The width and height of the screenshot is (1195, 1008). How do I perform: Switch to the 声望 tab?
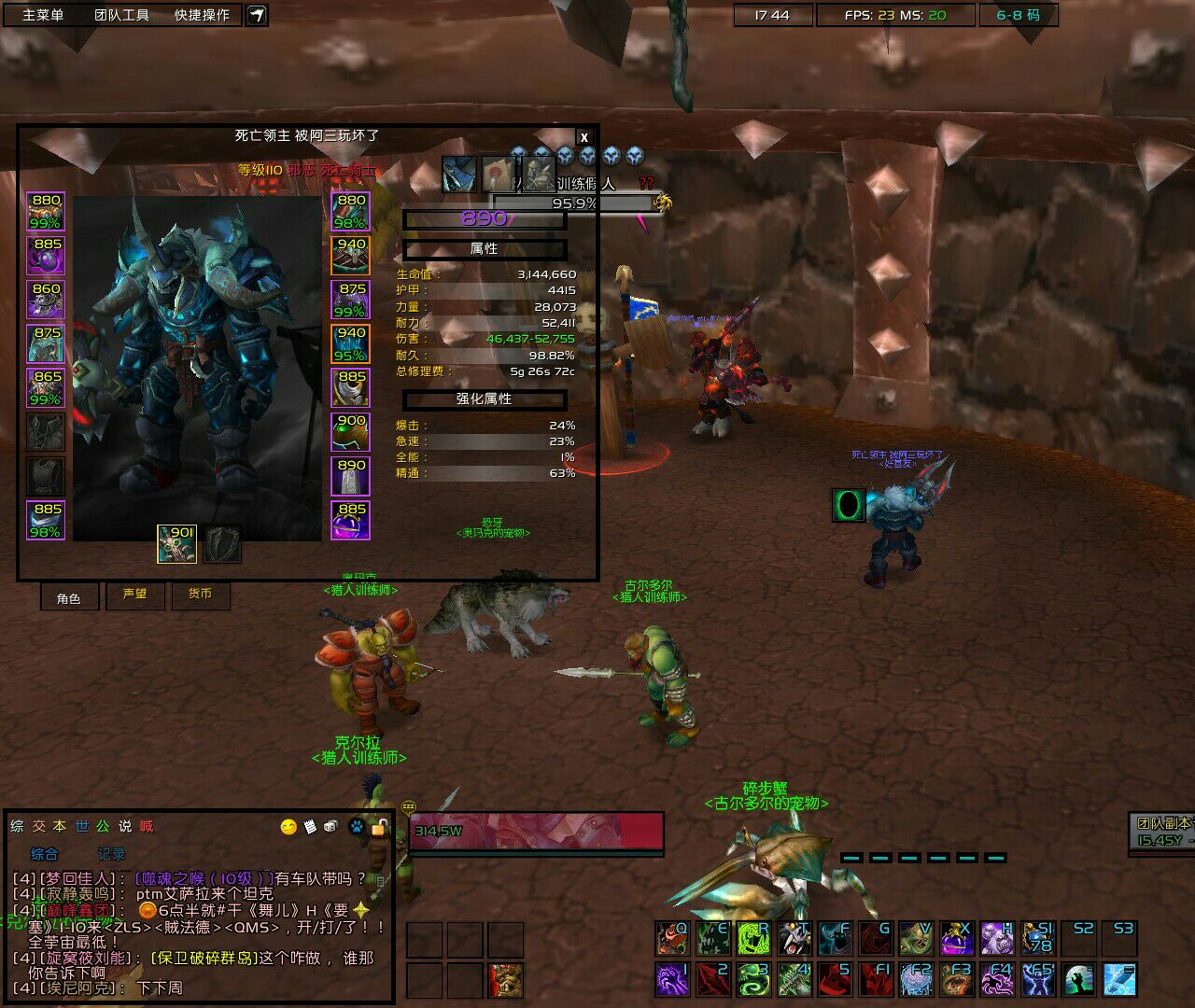(x=135, y=596)
